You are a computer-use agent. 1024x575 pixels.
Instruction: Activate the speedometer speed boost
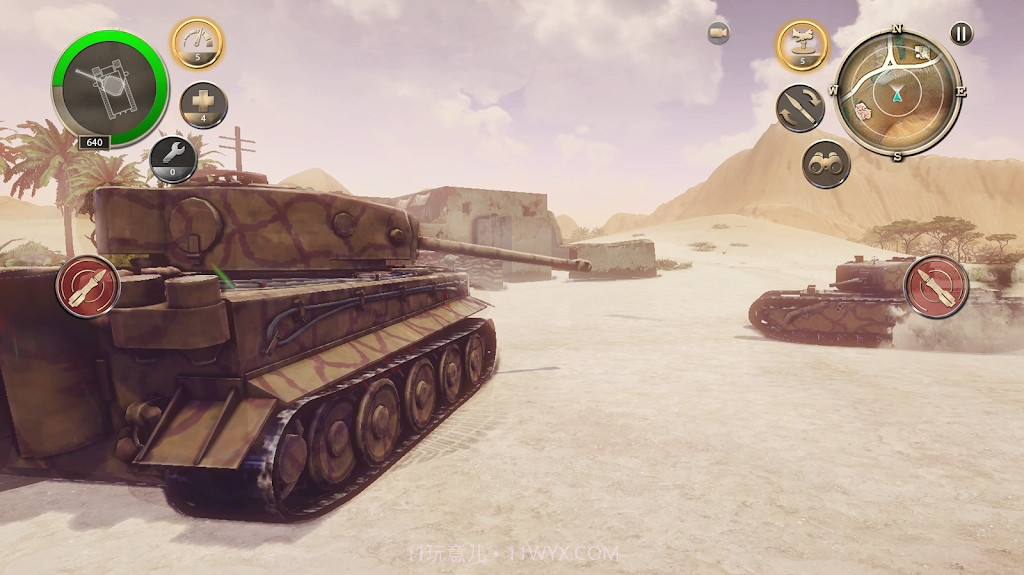click(197, 43)
